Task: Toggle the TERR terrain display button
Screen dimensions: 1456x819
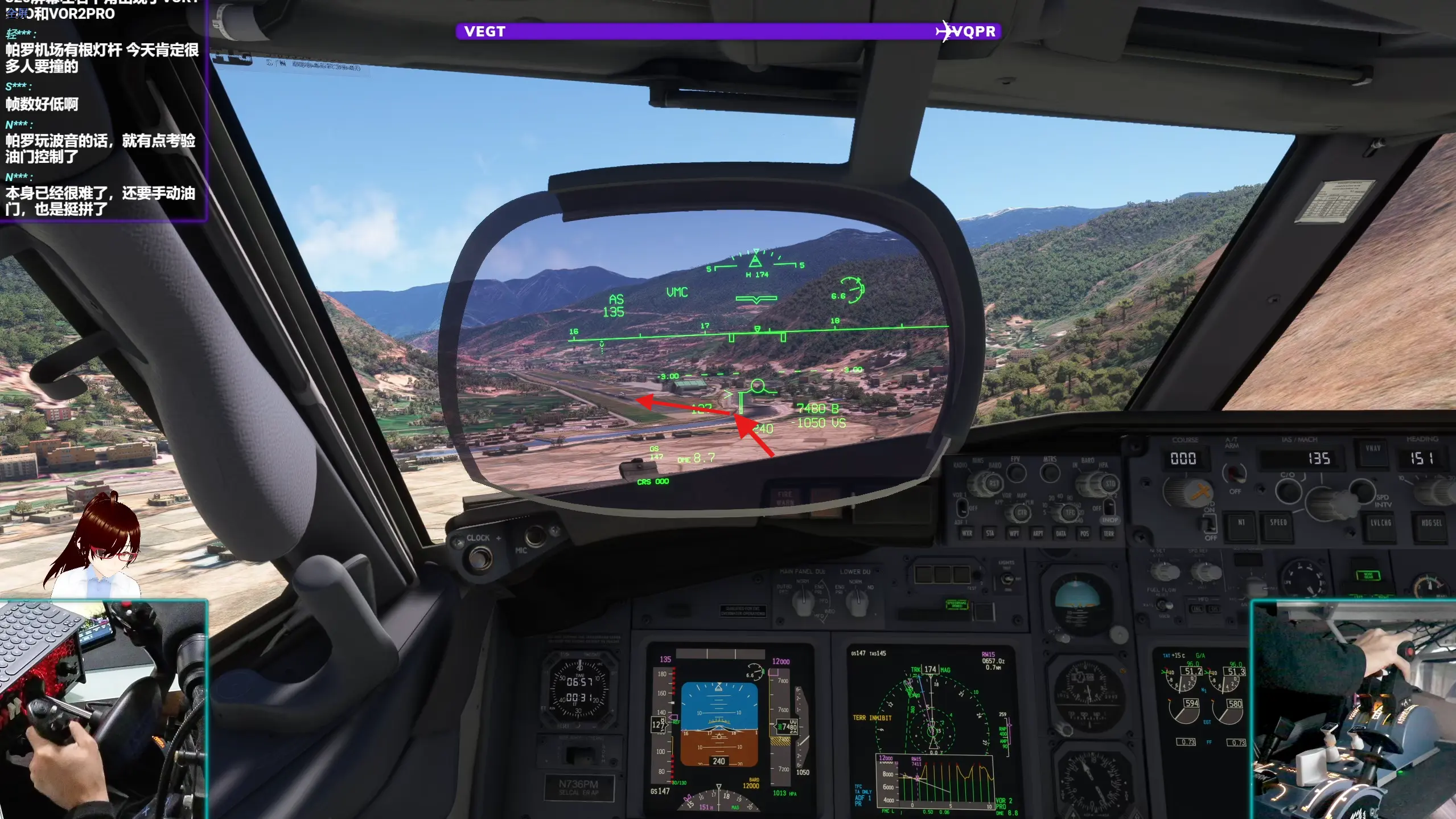Action: point(1108,534)
